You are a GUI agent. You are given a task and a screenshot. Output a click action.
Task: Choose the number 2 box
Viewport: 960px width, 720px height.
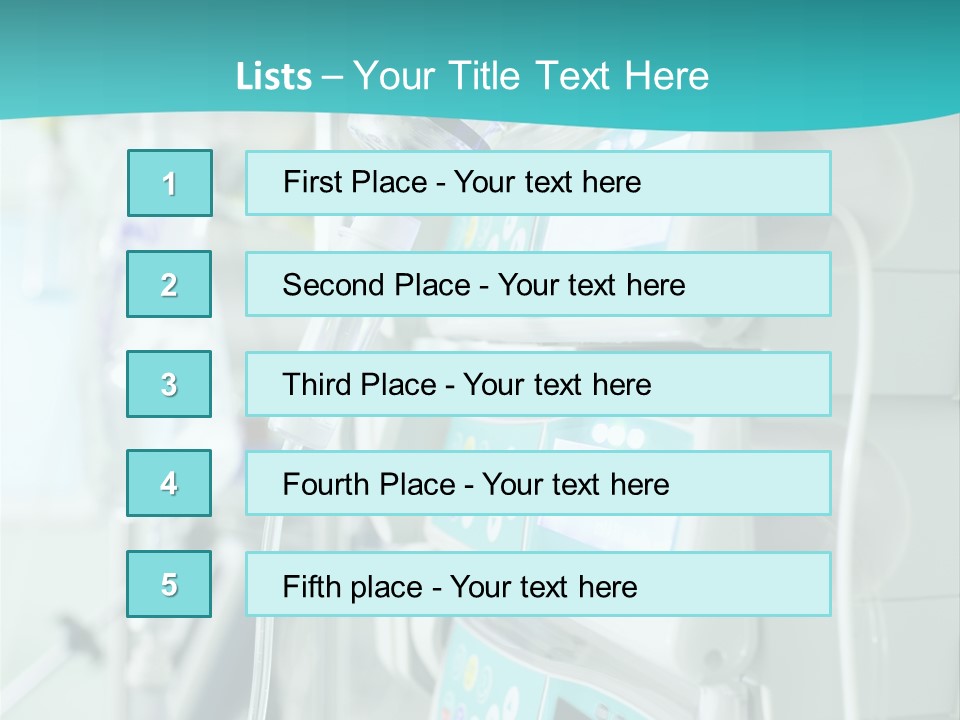(169, 284)
